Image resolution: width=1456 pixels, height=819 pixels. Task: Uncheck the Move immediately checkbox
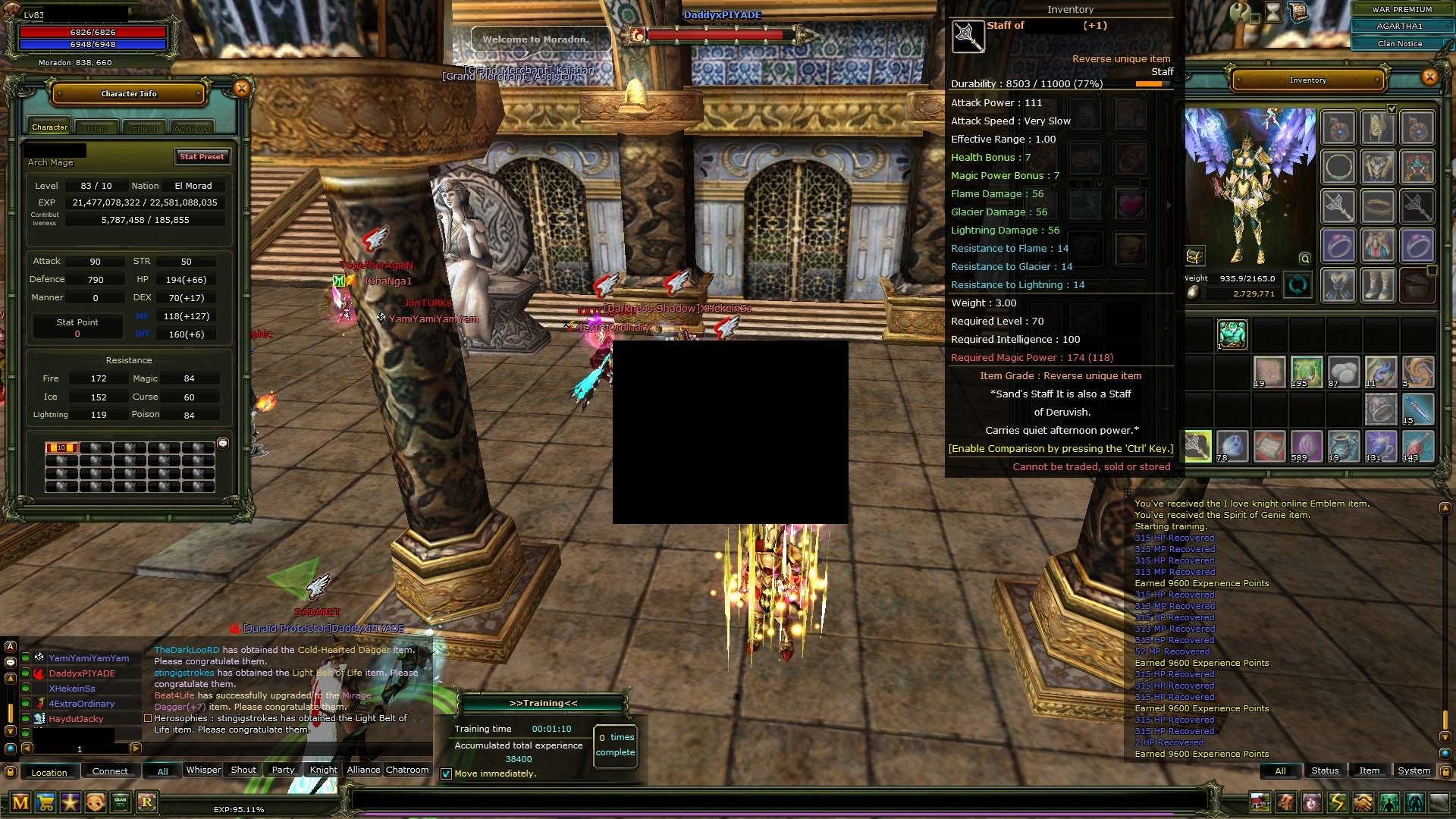point(446,774)
